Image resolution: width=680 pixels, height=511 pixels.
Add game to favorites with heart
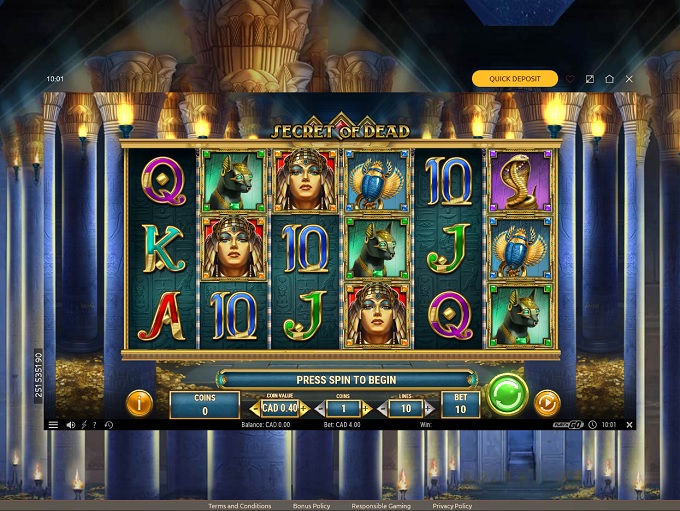pyautogui.click(x=571, y=79)
